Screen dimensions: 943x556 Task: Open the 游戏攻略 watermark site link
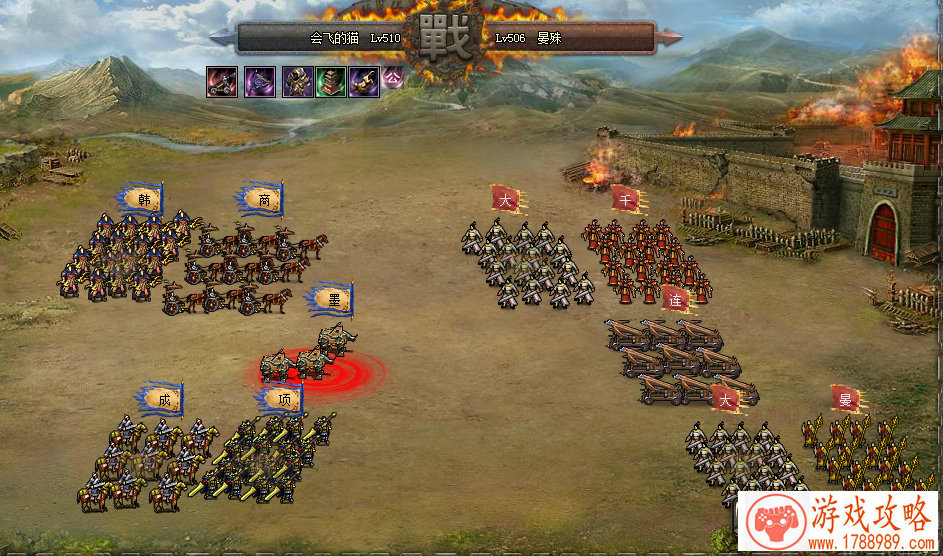(x=838, y=524)
